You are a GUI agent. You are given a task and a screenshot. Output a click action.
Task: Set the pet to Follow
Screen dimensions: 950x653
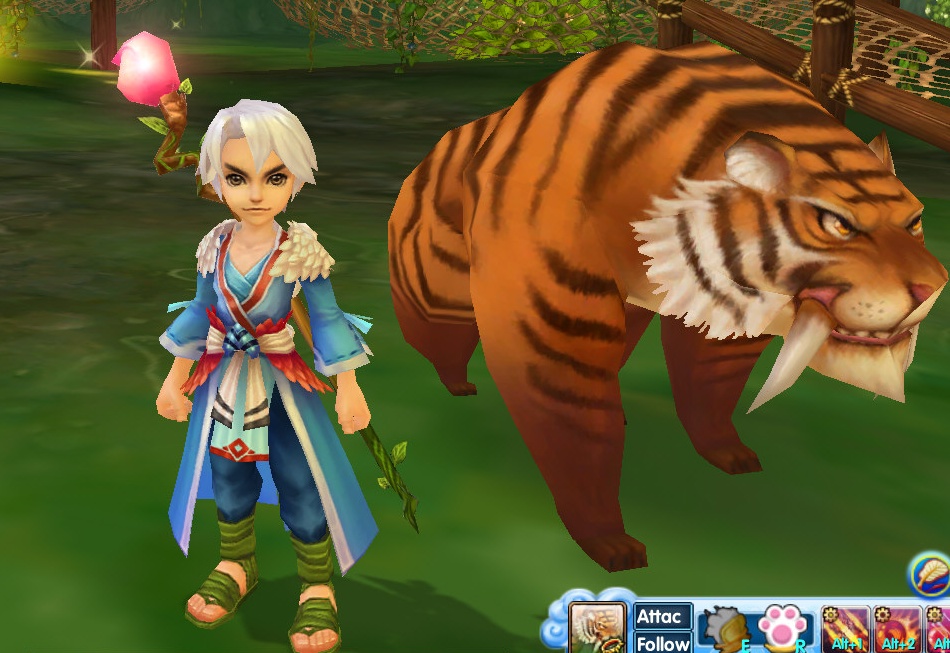click(662, 642)
